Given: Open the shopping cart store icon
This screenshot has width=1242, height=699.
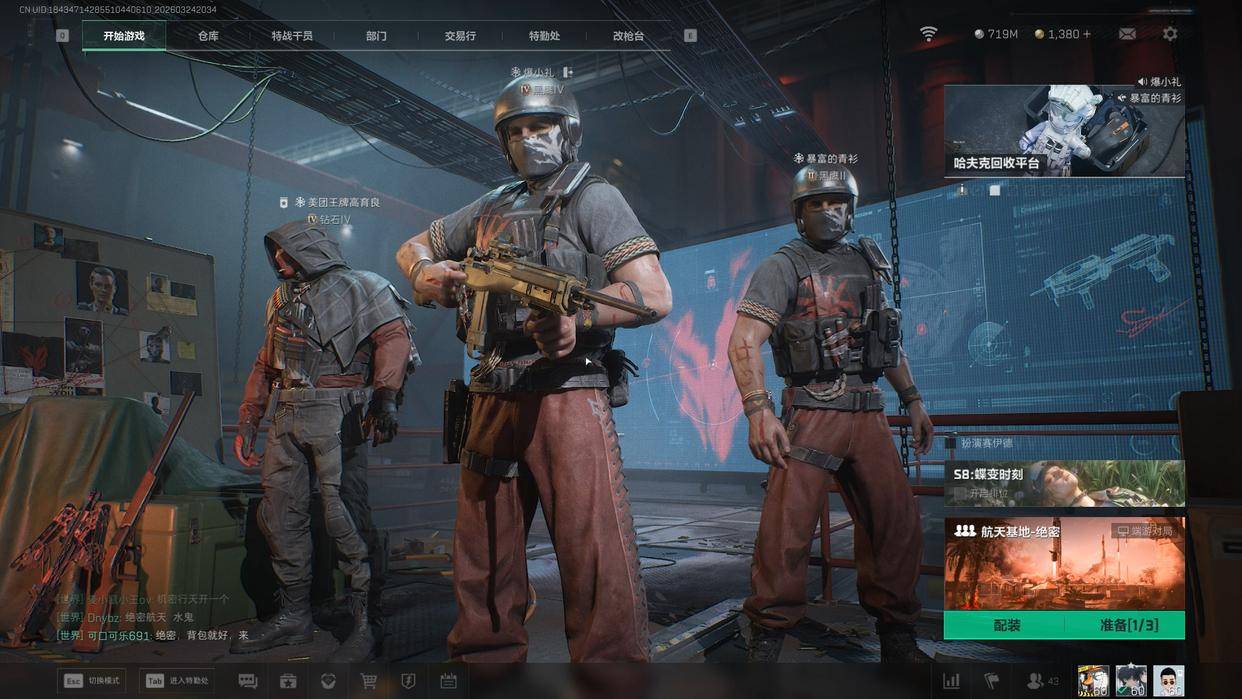Looking at the screenshot, I should click(369, 681).
